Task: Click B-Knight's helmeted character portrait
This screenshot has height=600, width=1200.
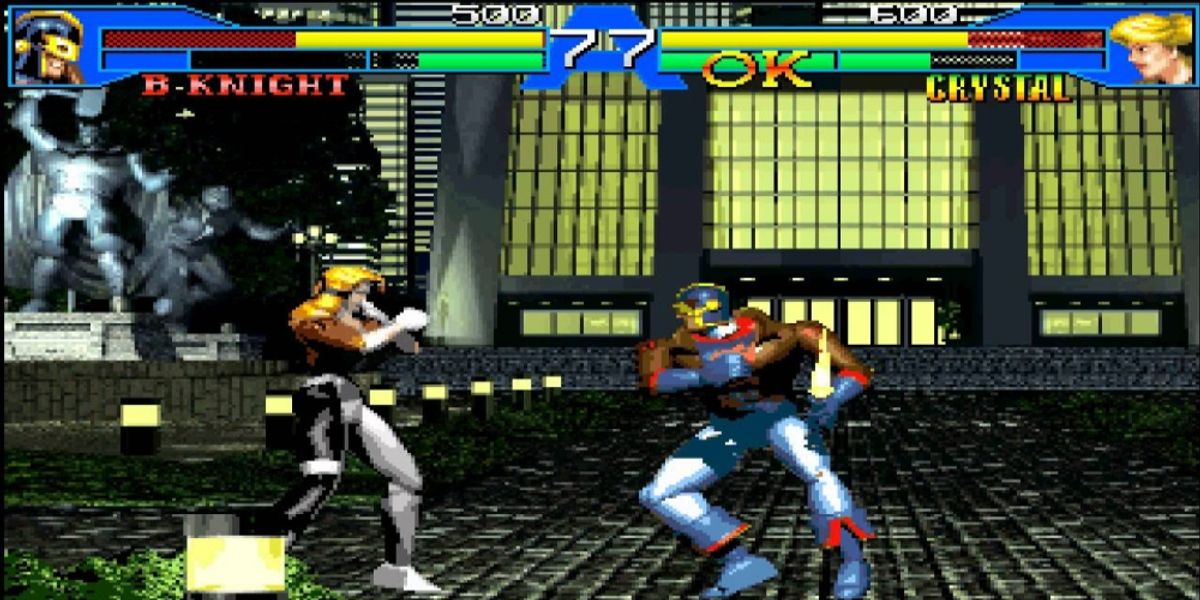Action: (50, 46)
